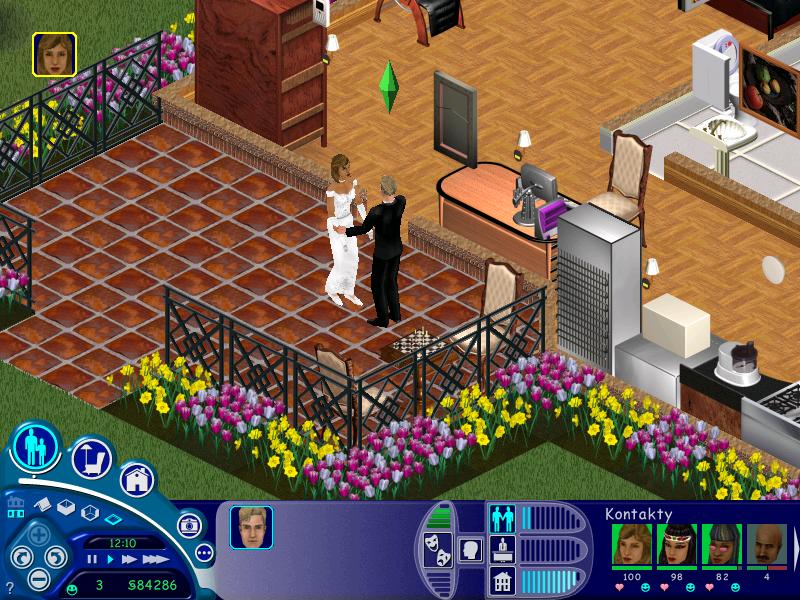800x600 pixels.
Task: Zoom out with the minus button
Action: (37, 577)
